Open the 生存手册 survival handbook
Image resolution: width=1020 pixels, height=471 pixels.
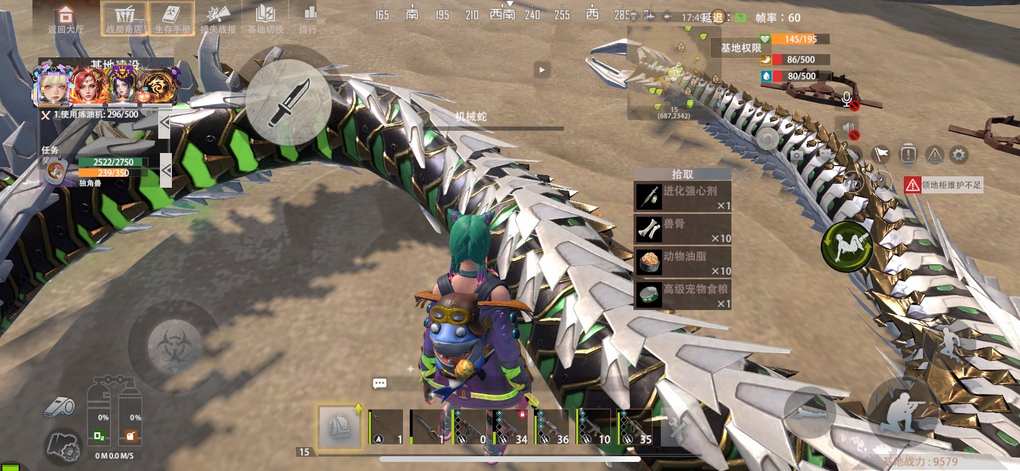click(172, 17)
